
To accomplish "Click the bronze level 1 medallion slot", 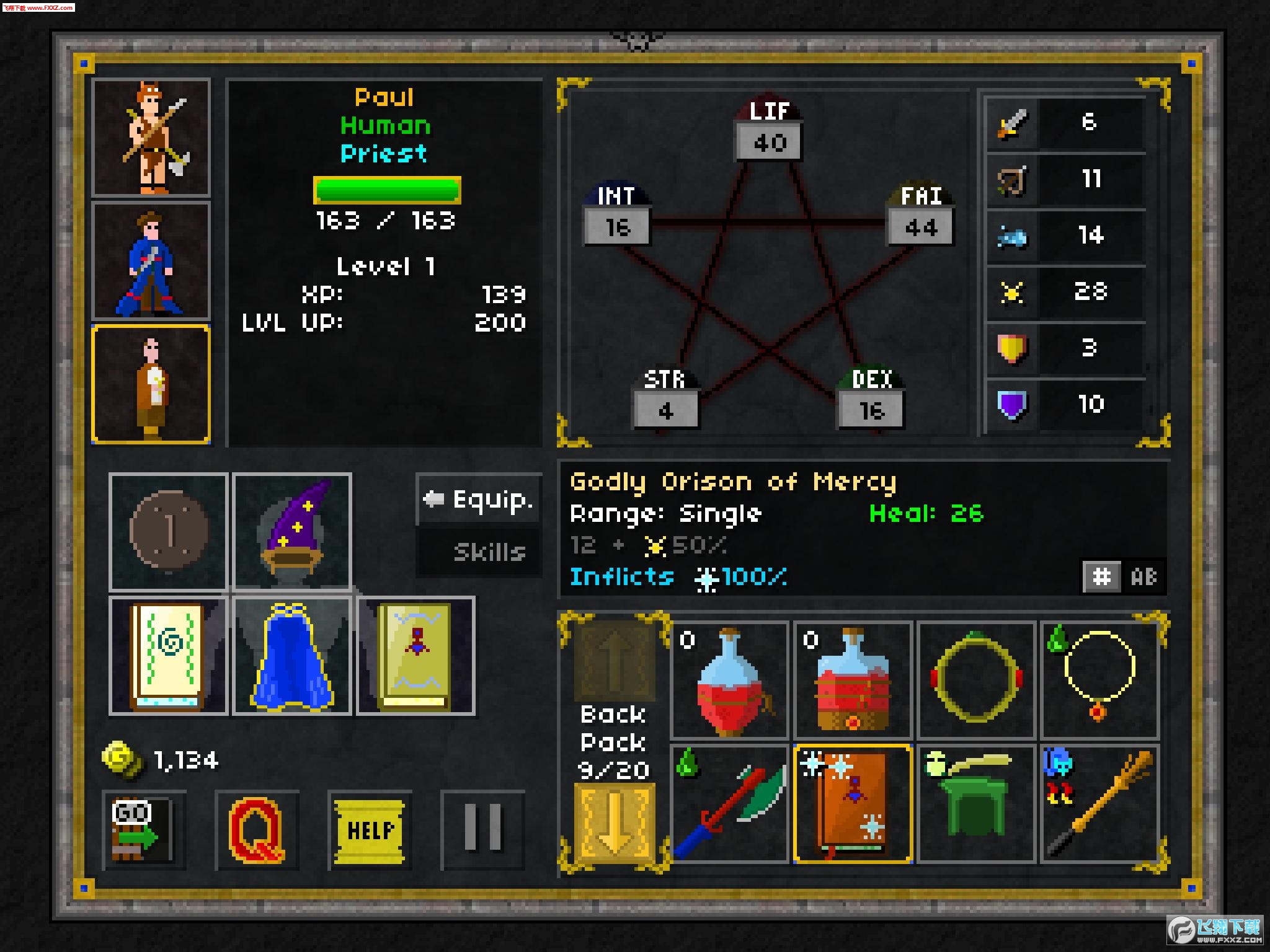I will [x=168, y=532].
